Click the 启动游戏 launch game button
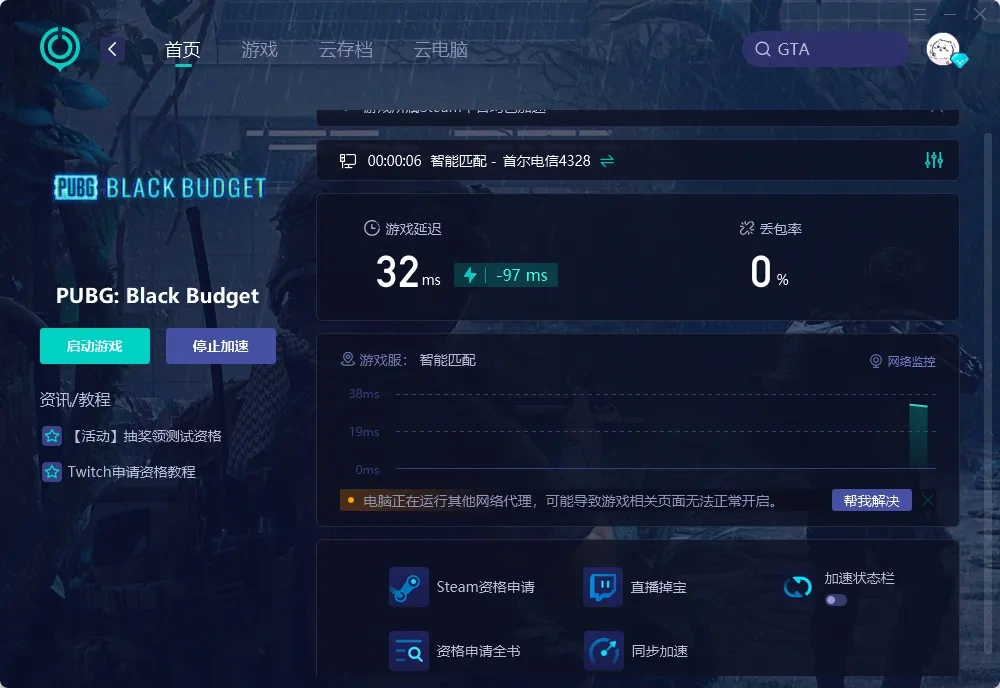 (x=95, y=346)
